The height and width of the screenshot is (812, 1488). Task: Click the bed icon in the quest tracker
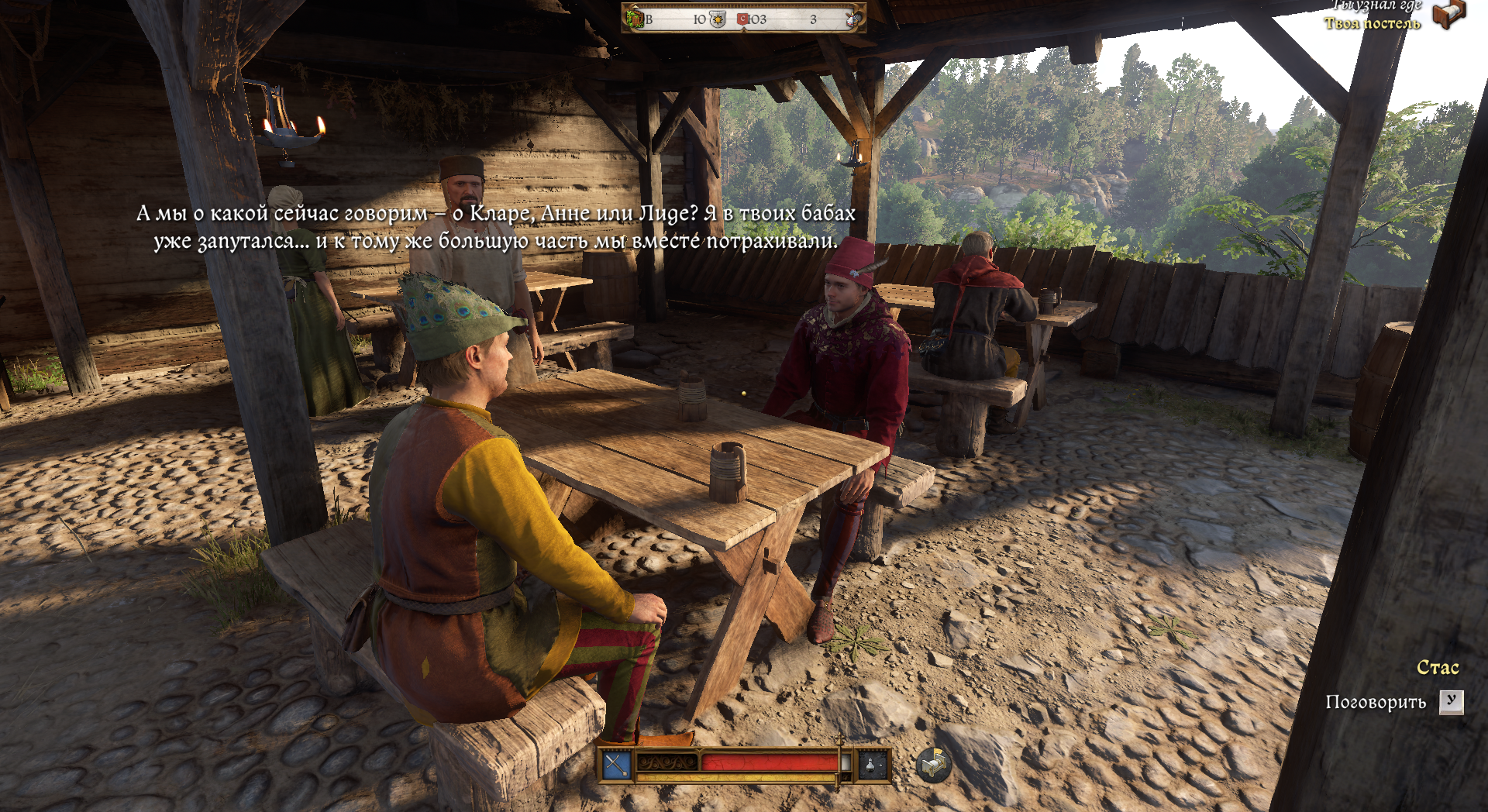[x=1448, y=14]
